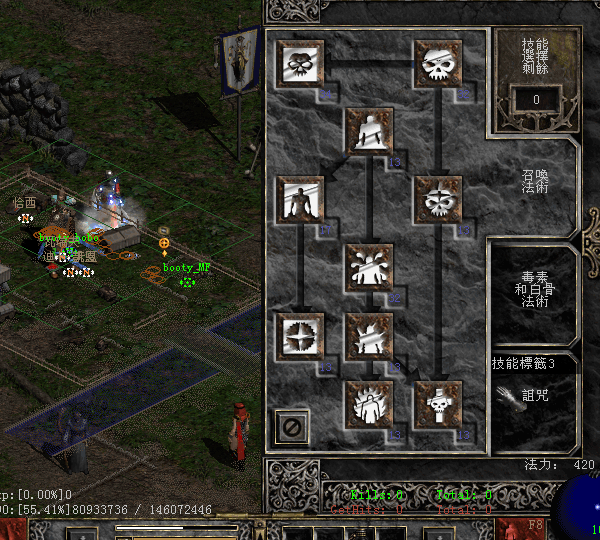Screen dimensions: 600x540
Task: Choose the Life Tap curse skill
Action: 300,336
